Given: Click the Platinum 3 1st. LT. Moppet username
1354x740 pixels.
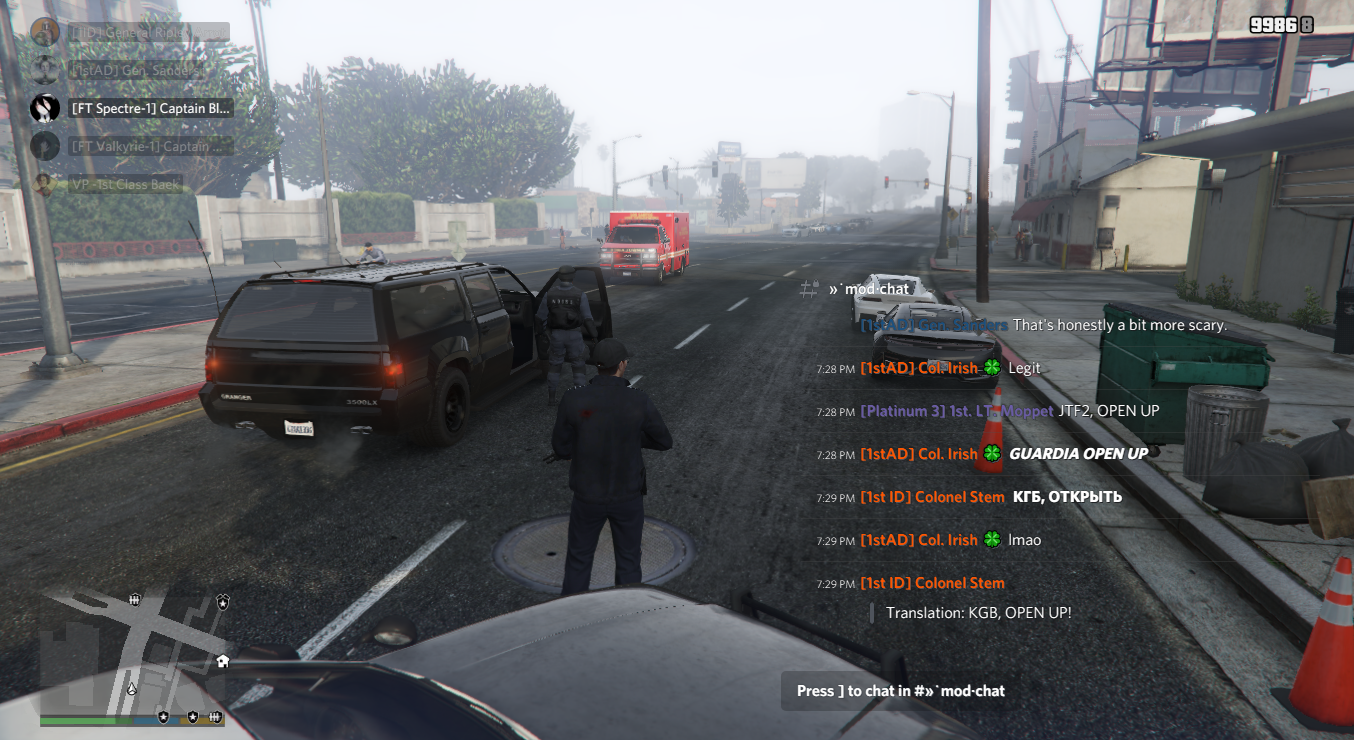Looking at the screenshot, I should (956, 411).
